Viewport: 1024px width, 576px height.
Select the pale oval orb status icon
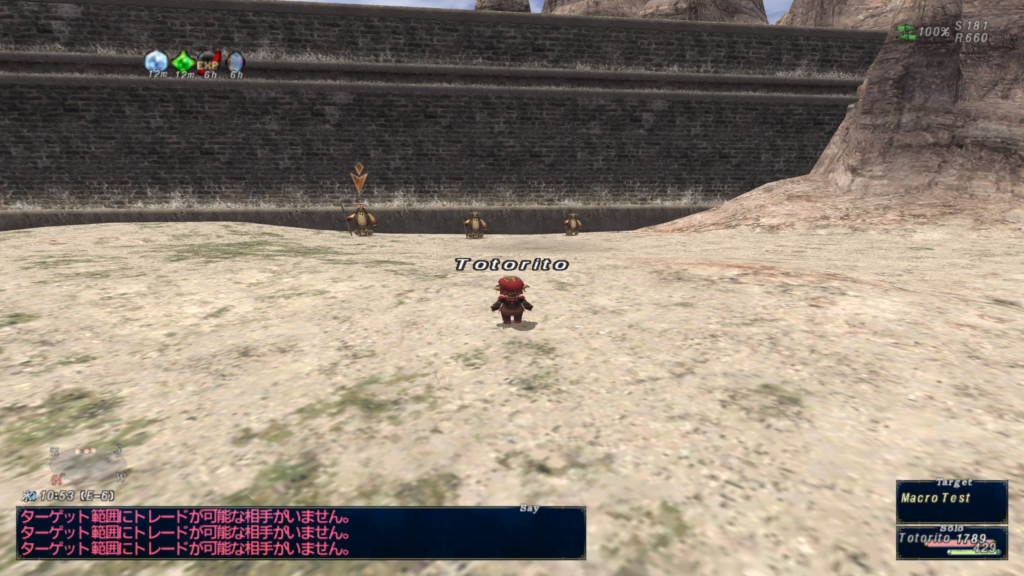[236, 62]
